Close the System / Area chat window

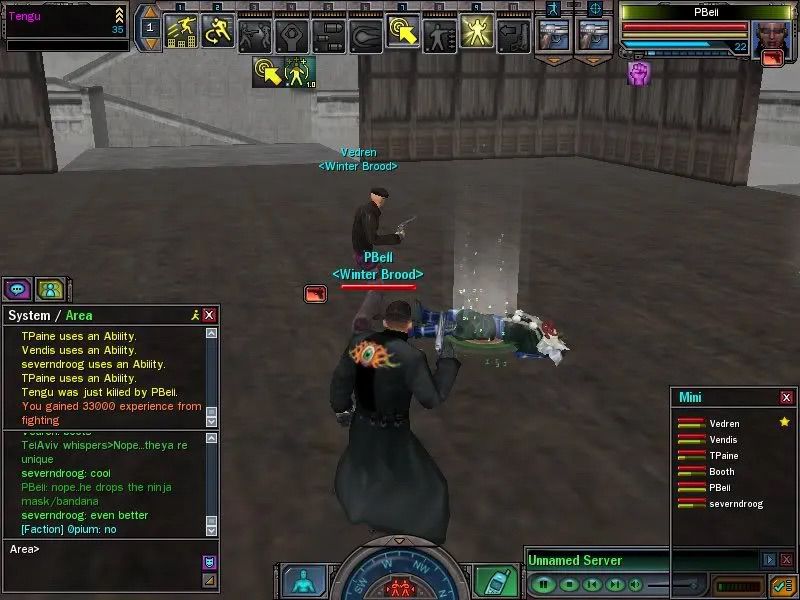pos(209,315)
